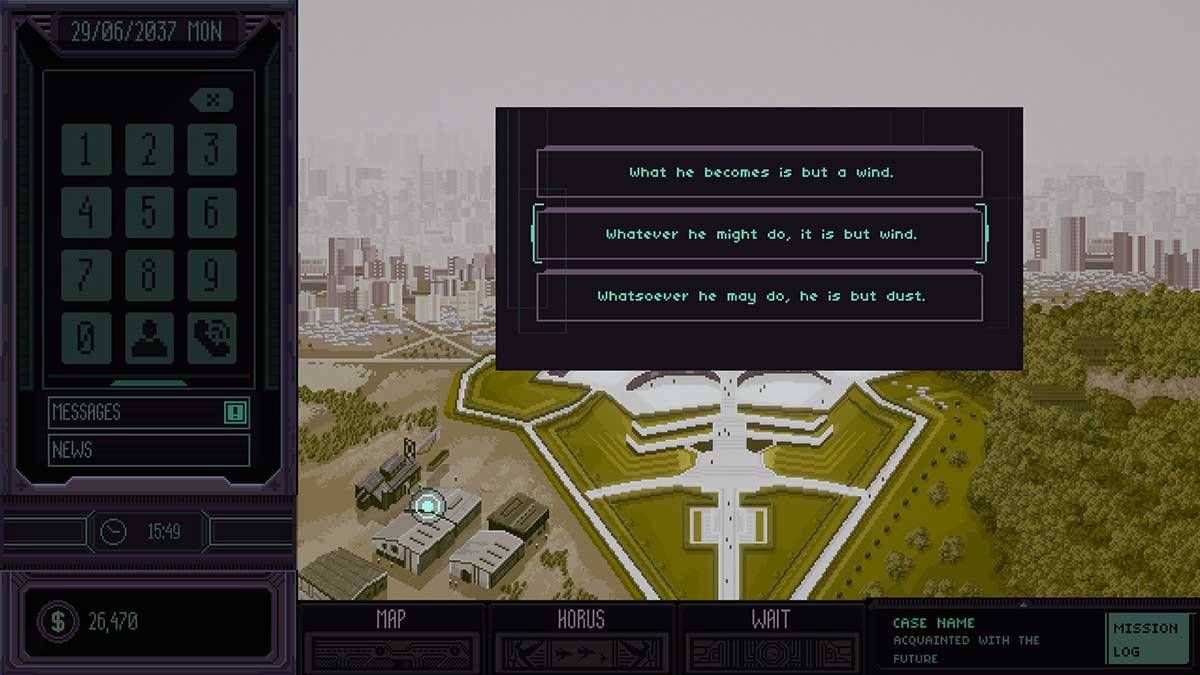Tap keypad number 5
Viewport: 1200px width, 675px height.
[149, 212]
